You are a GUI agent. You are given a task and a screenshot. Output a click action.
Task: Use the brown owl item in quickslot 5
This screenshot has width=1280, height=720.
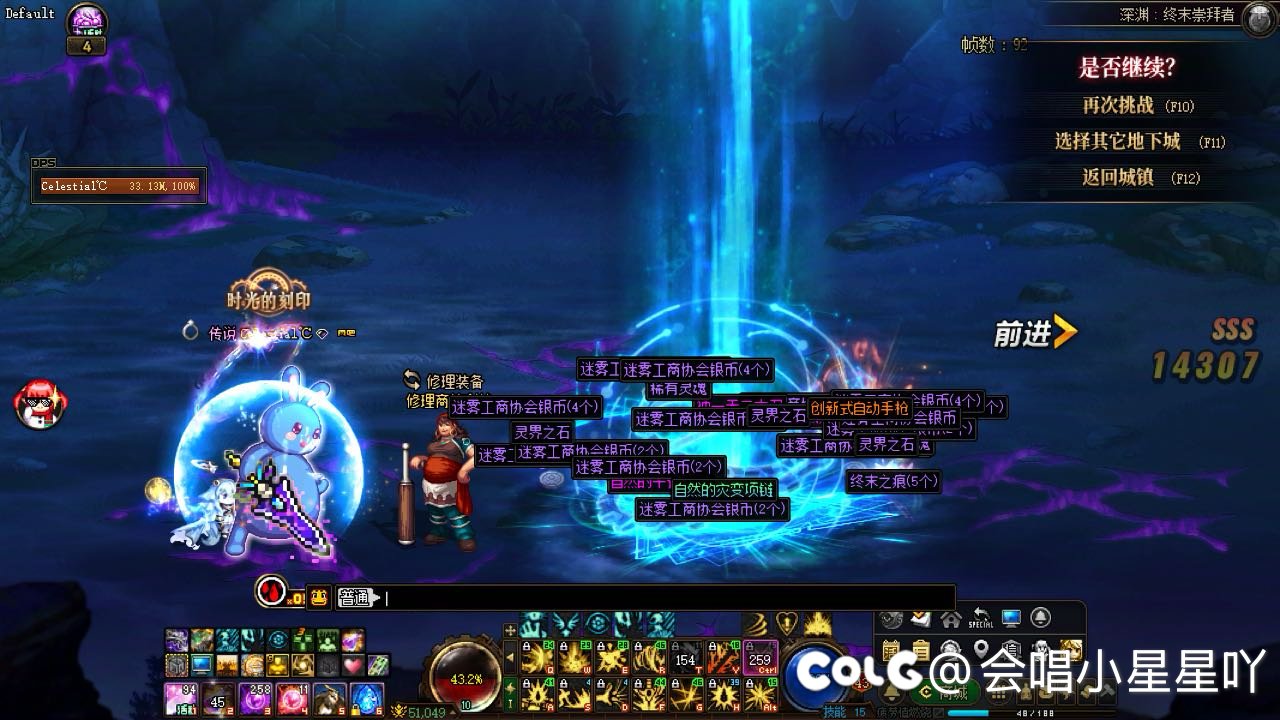point(329,697)
